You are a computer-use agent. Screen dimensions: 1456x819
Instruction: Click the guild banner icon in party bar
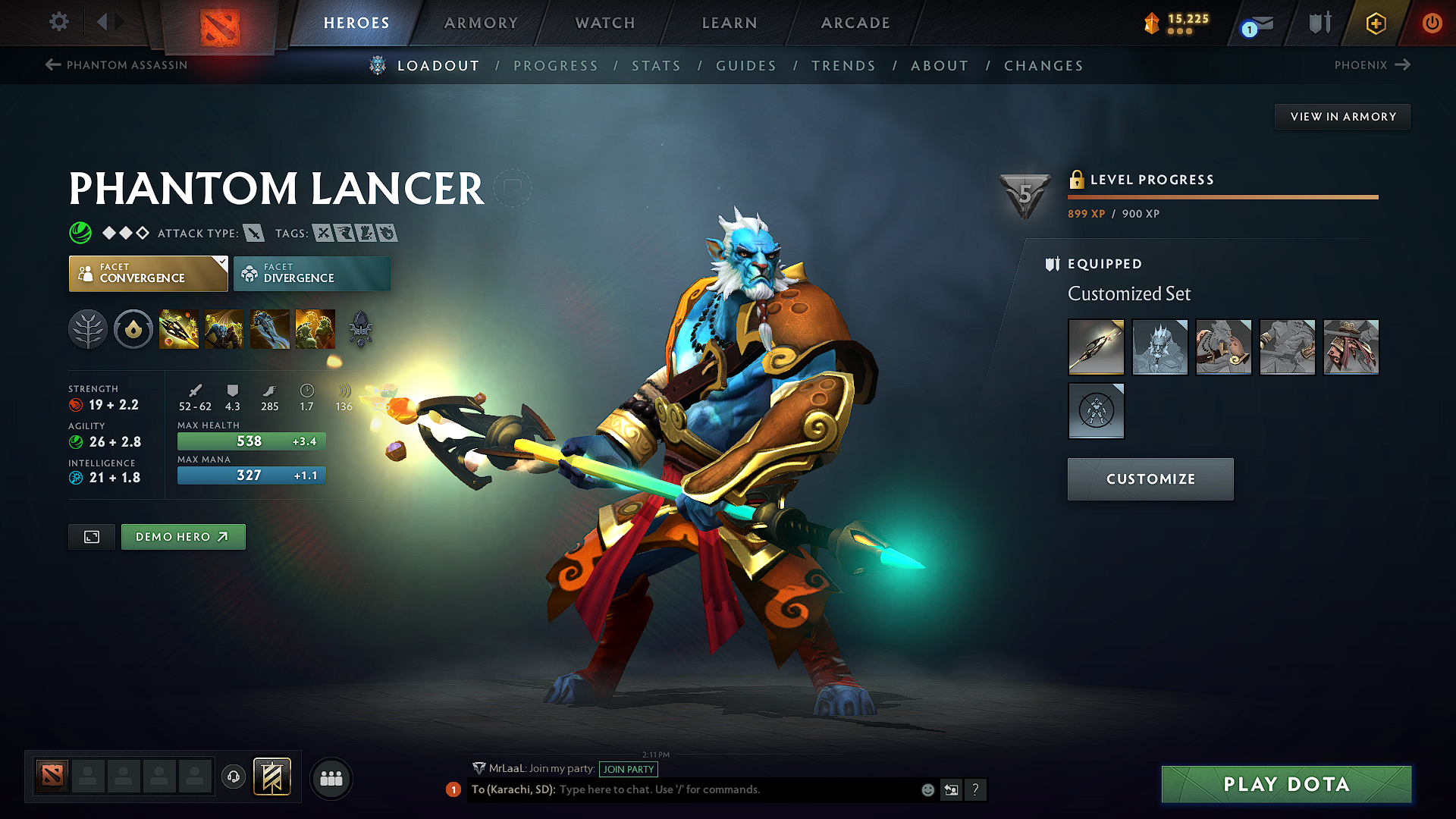273,777
